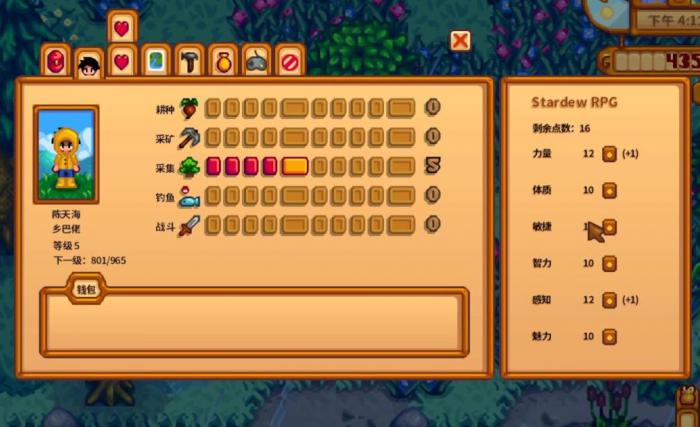Viewport: 700px width, 427px height.
Task: Switch to the red backpack inventory tab
Action: pyautogui.click(x=56, y=62)
